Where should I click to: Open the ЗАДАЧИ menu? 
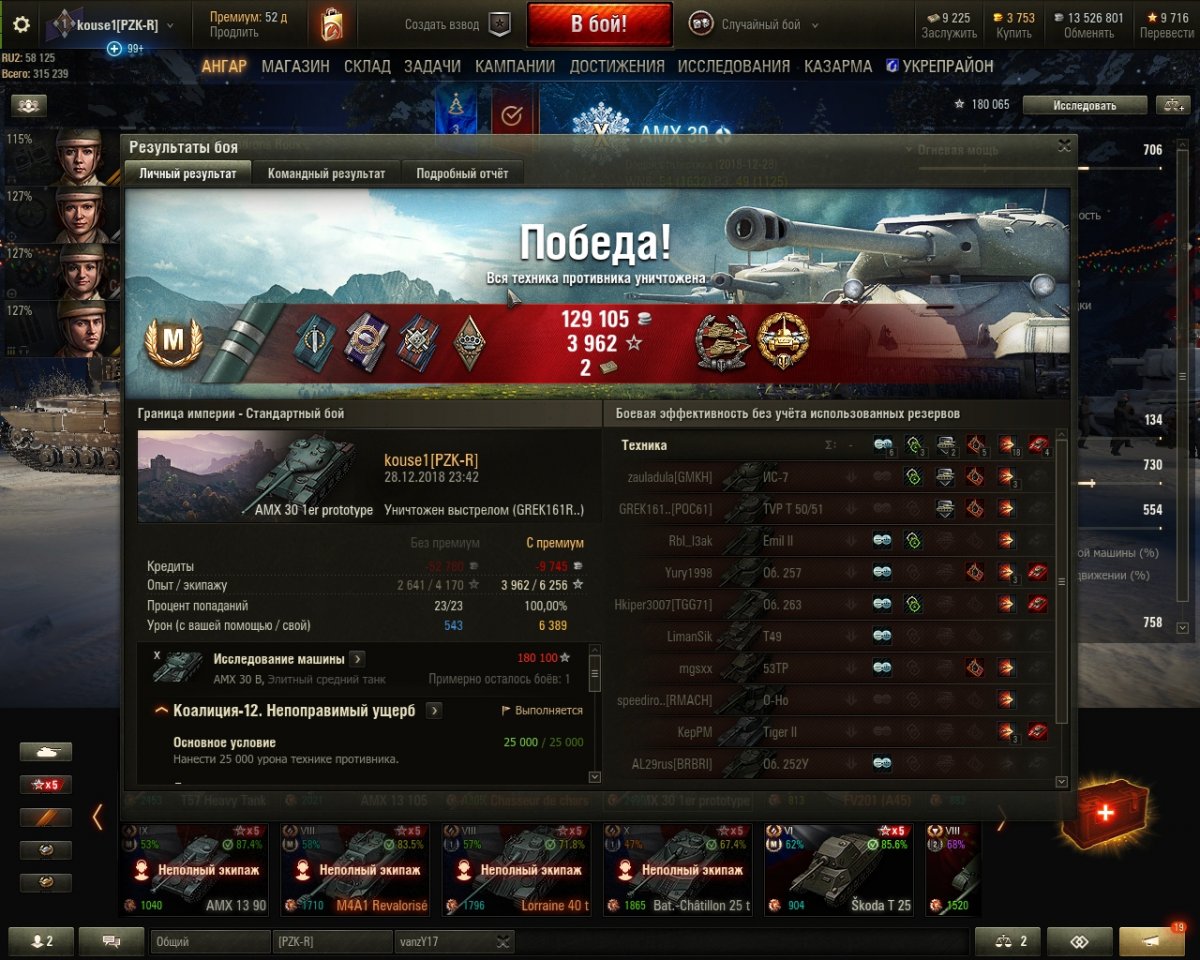tap(432, 66)
